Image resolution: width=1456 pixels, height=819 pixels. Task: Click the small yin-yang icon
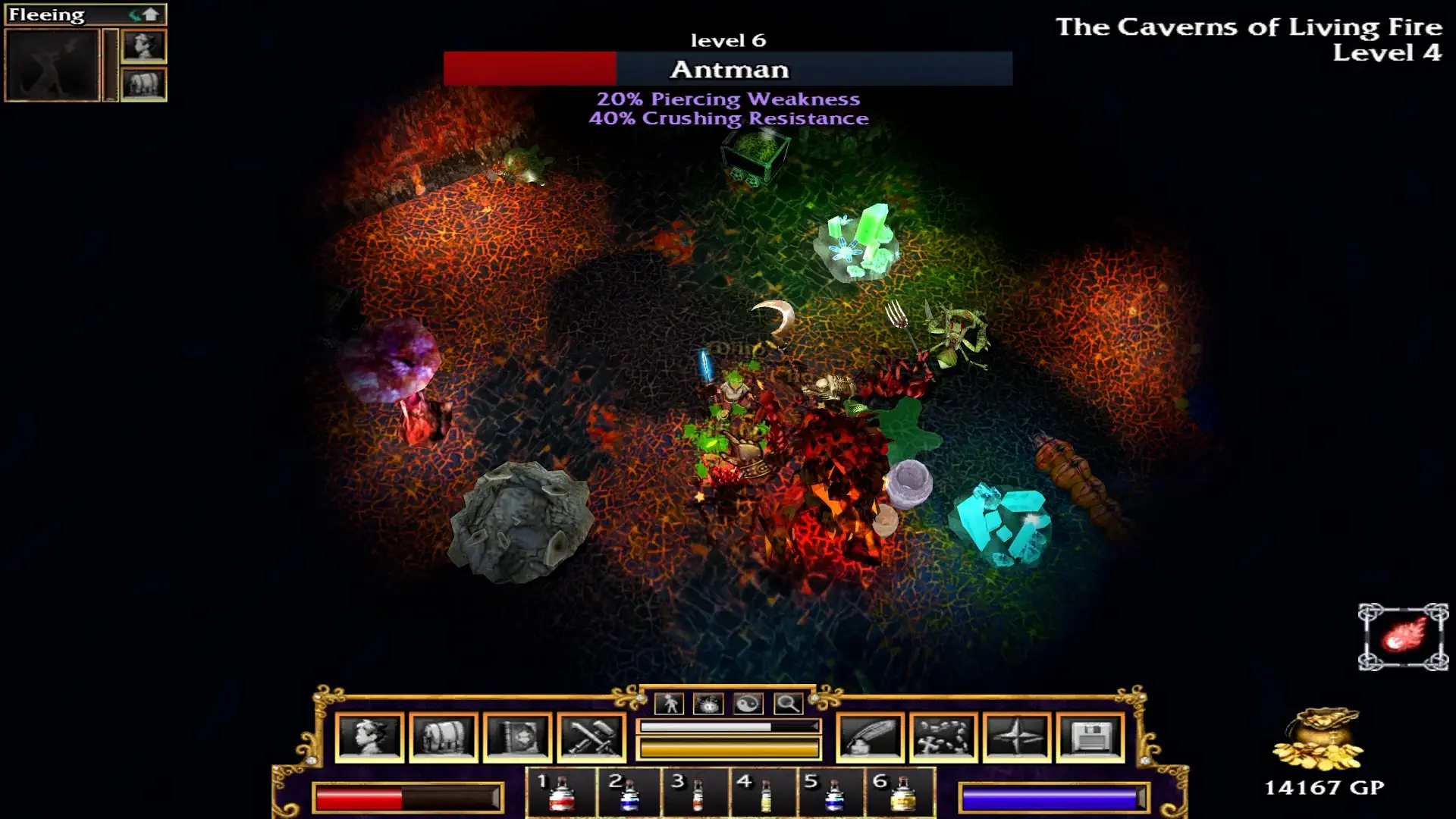[748, 704]
